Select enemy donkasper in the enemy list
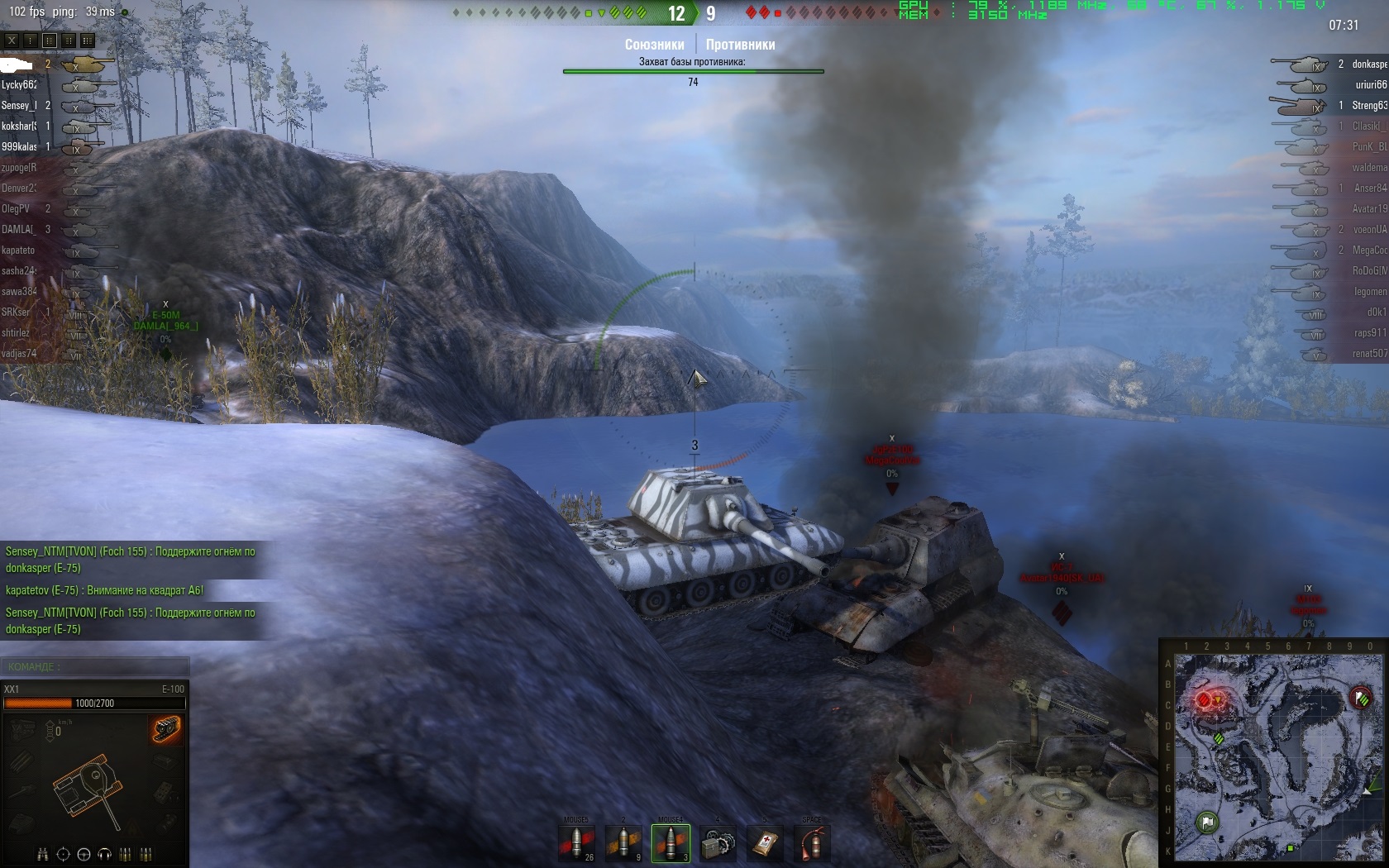This screenshot has height=868, width=1389. pos(1368,64)
